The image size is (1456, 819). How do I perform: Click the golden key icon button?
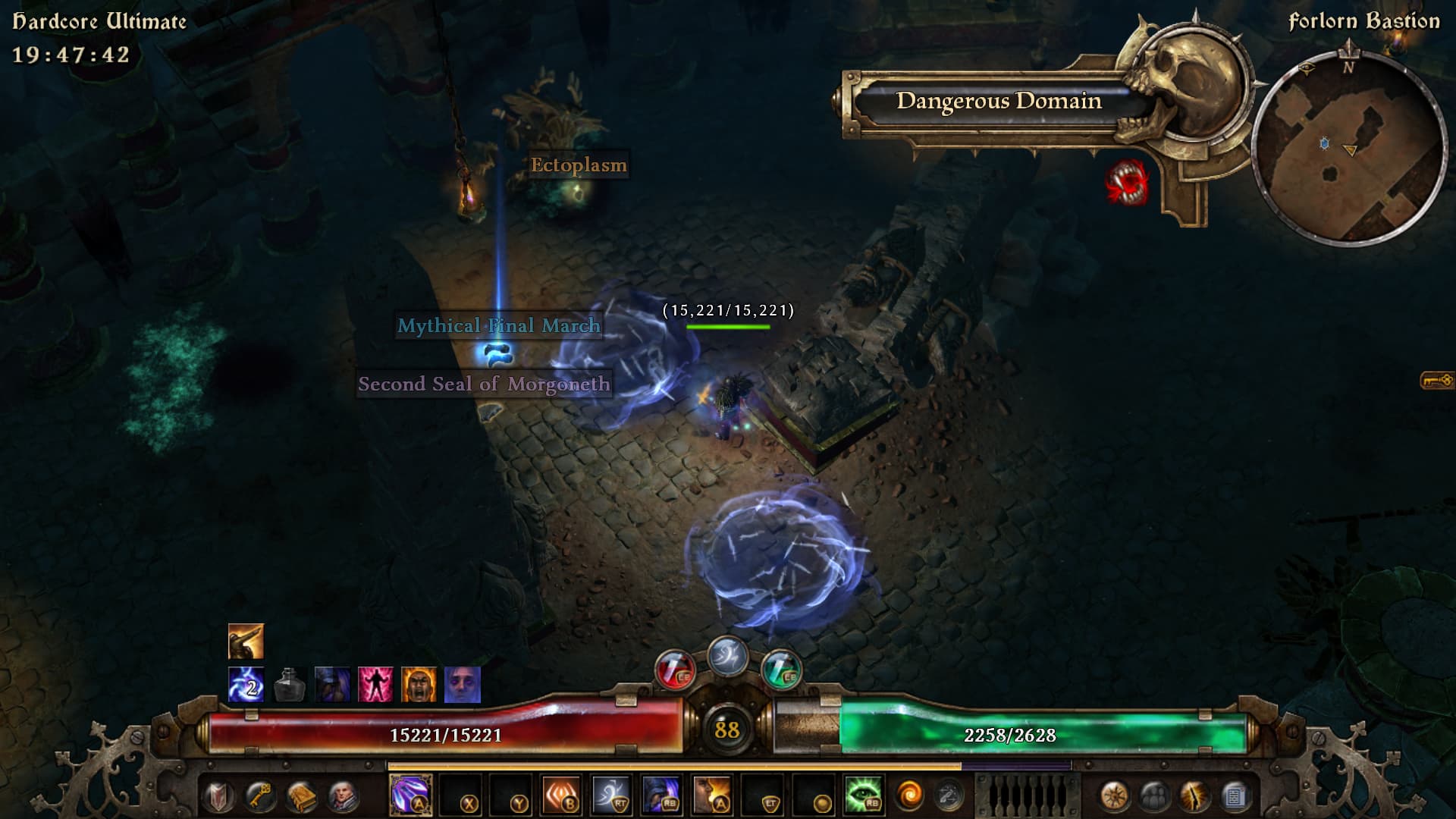[x=260, y=796]
